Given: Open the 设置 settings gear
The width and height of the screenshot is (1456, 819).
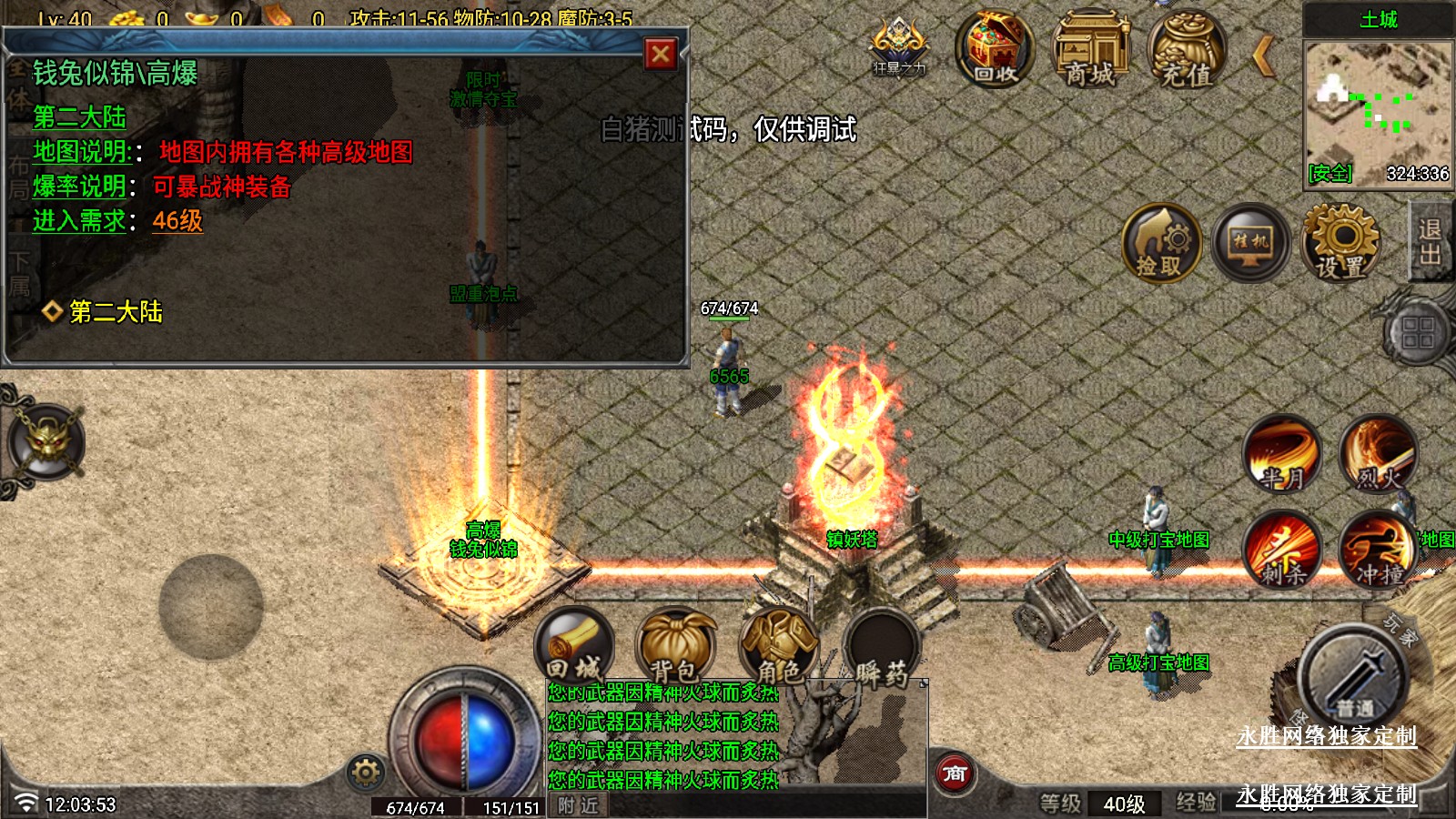Looking at the screenshot, I should (x=1340, y=243).
